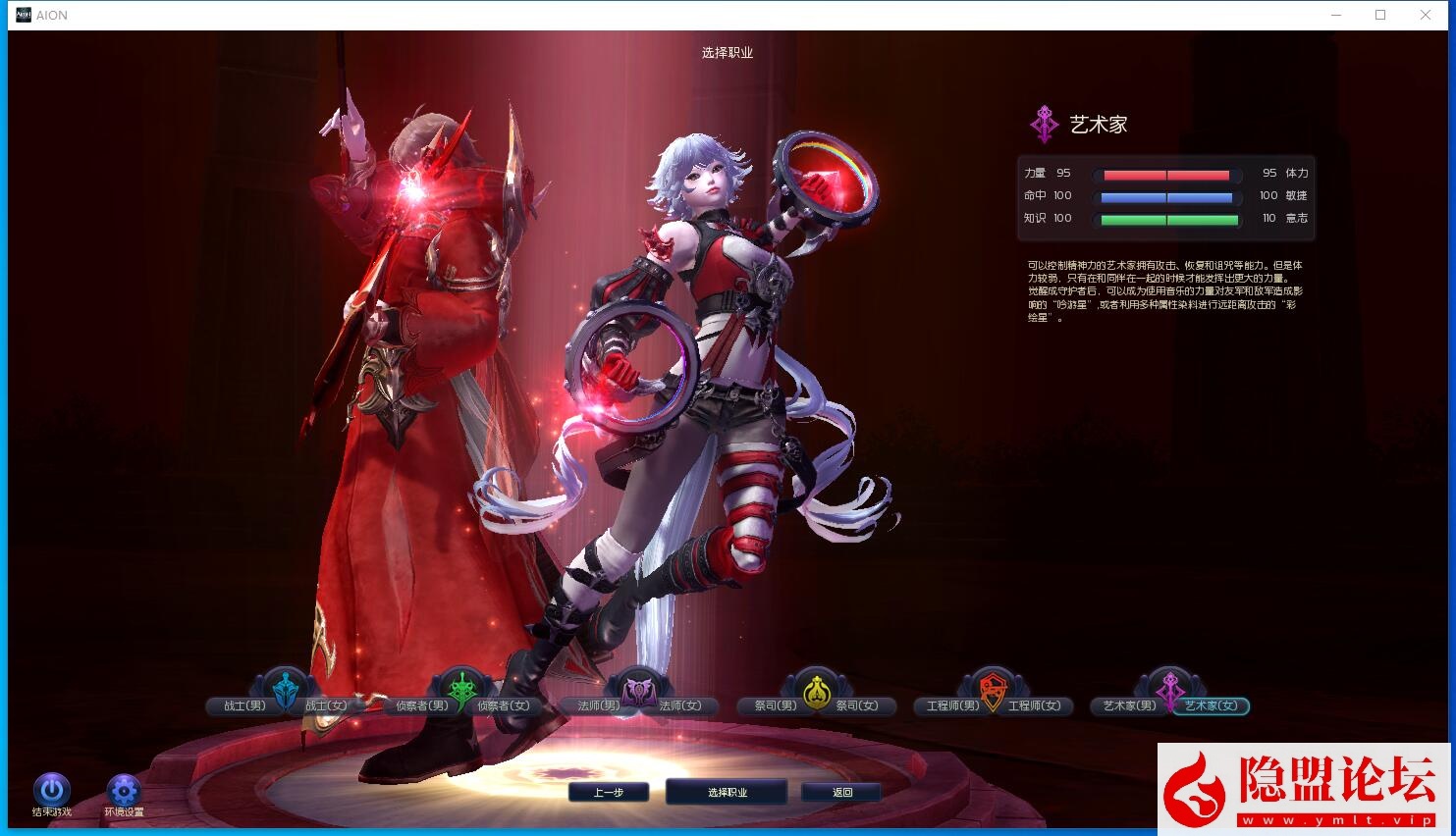Select the purple male Mage class icon
The image size is (1456, 836).
tap(638, 688)
